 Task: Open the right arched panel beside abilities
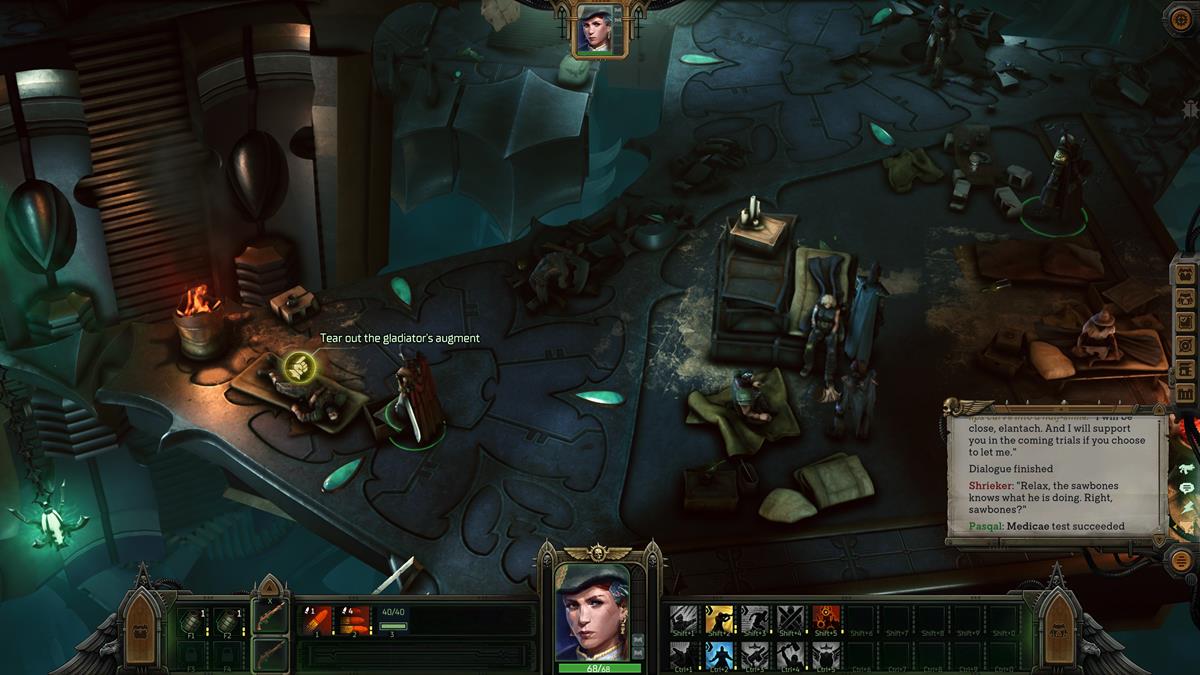1058,629
